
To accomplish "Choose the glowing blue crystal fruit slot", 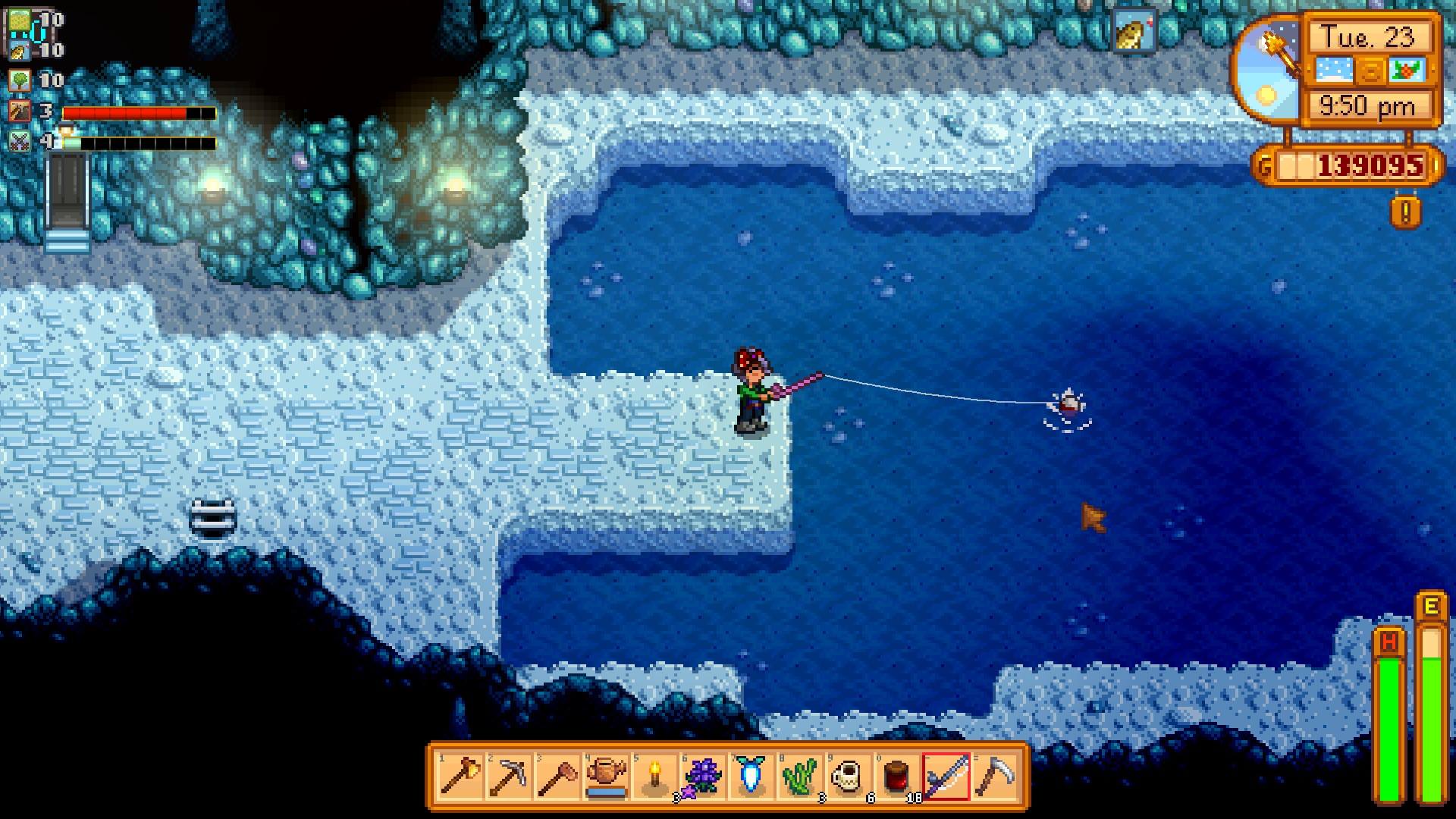I will [752, 777].
